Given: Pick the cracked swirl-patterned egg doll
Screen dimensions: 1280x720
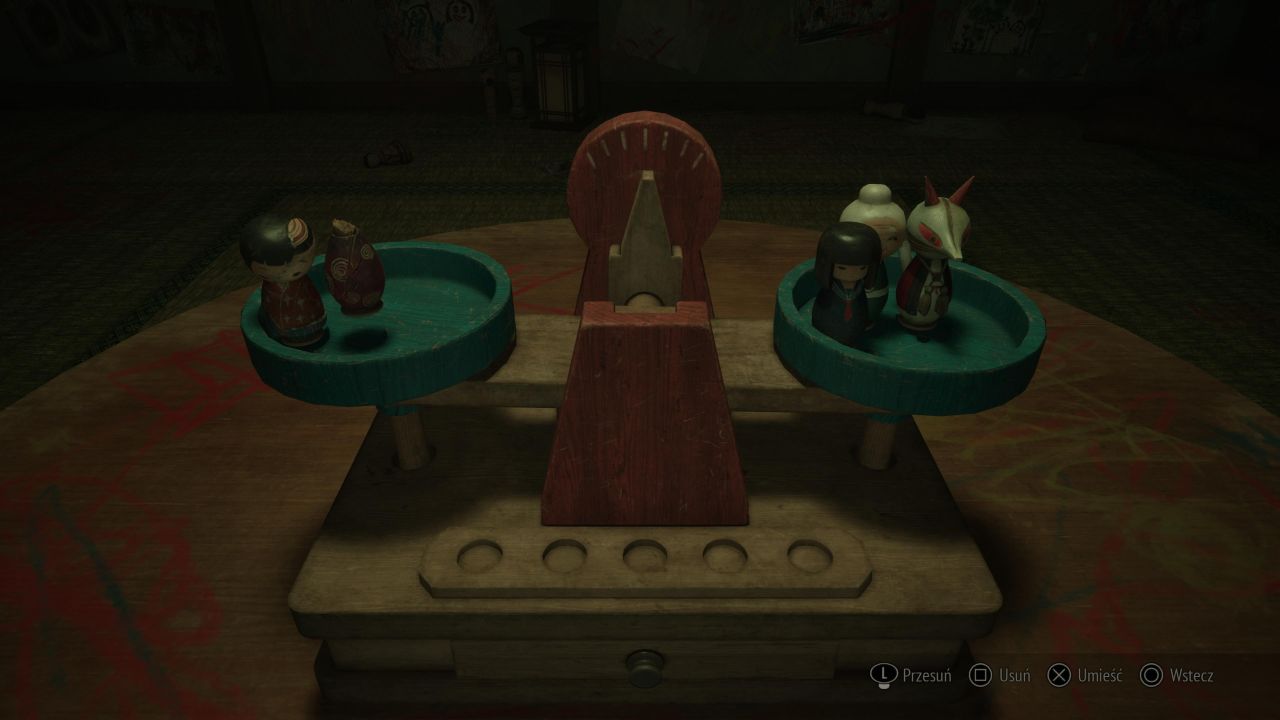Looking at the screenshot, I should 354,270.
